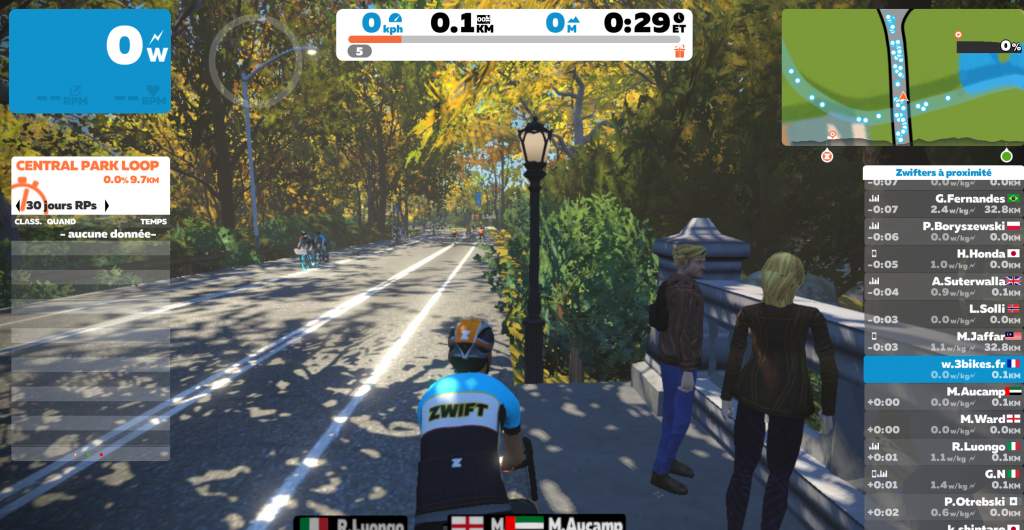
Task: Pick A.Suterwalla in the riders list
Action: coord(942,286)
